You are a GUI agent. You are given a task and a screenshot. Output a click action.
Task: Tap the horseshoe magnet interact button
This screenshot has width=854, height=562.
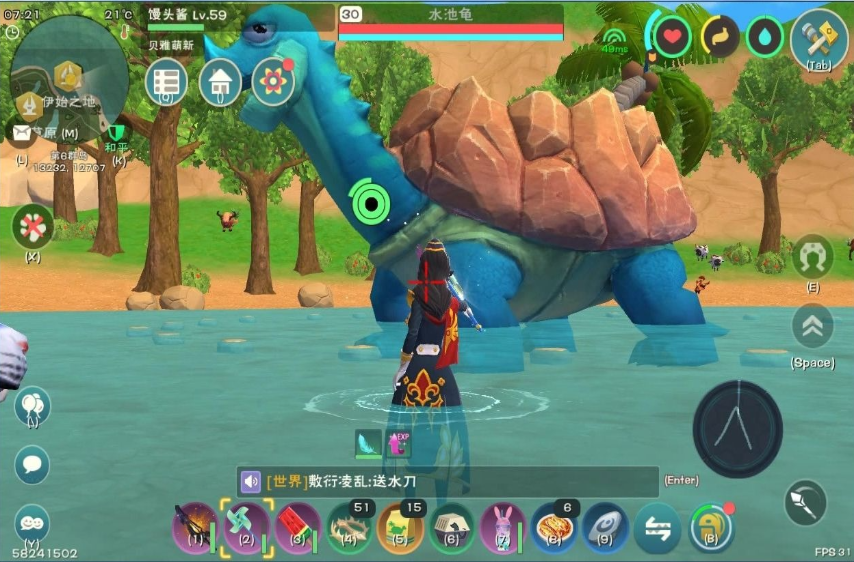[812, 257]
